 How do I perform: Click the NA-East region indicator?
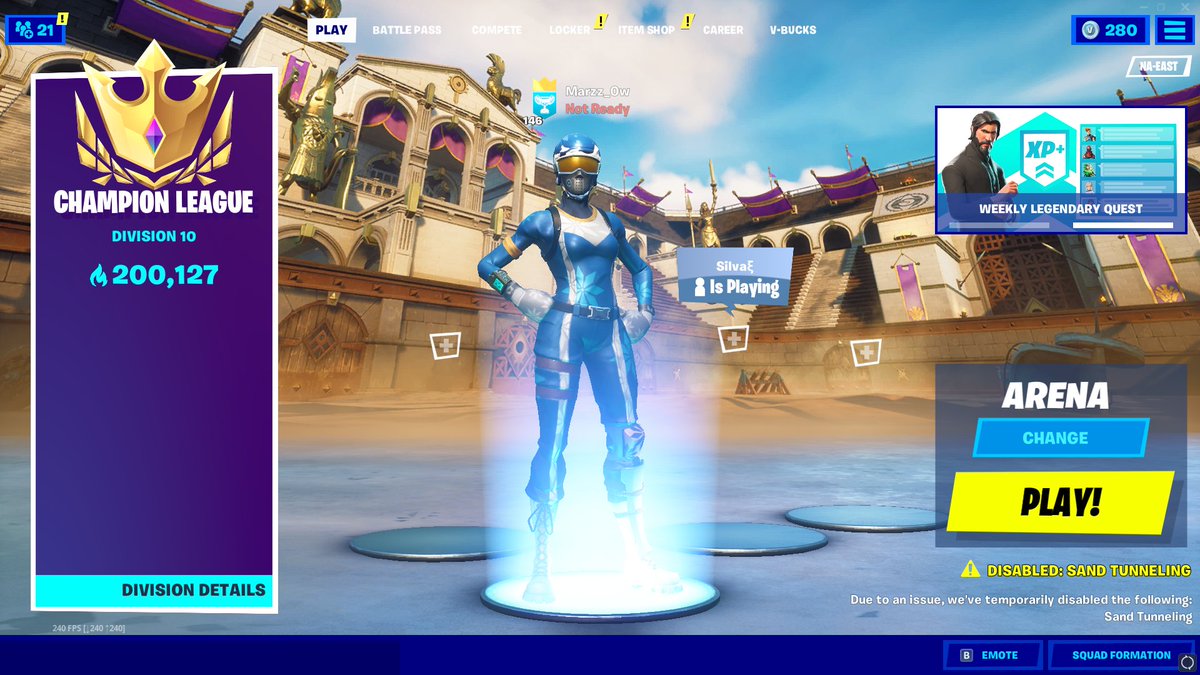point(1158,66)
